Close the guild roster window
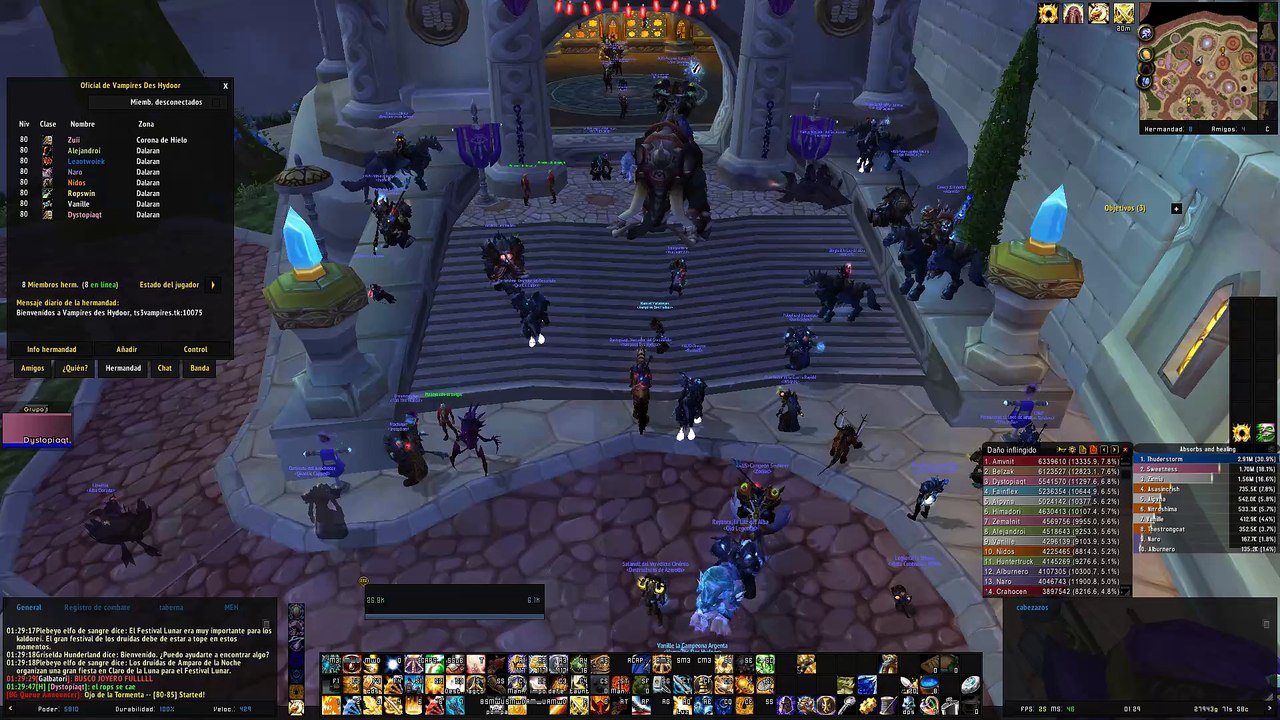Image resolution: width=1280 pixels, height=720 pixels. [x=225, y=86]
